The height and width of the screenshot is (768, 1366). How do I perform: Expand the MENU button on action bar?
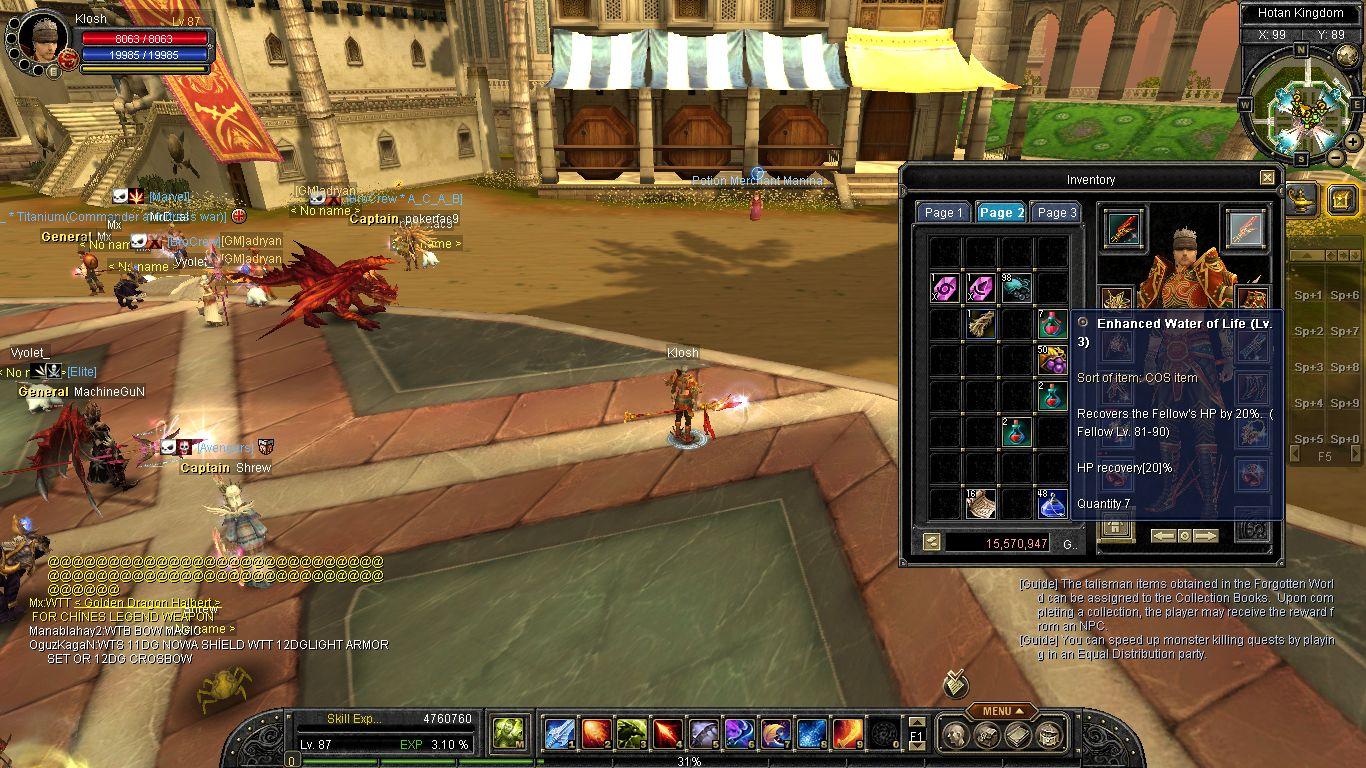1002,711
